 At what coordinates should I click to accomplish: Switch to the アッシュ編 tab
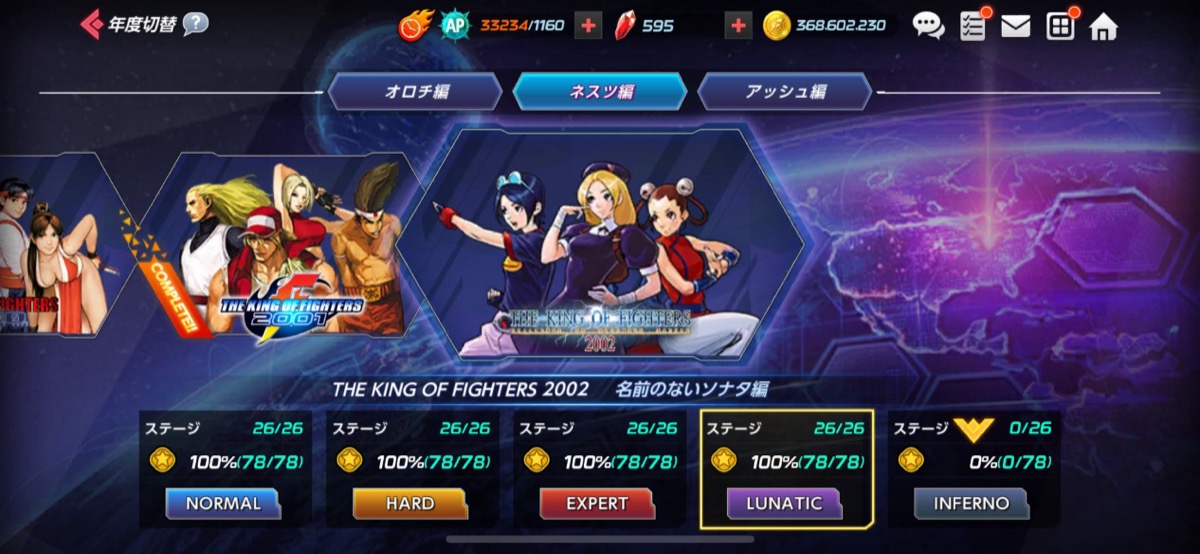tap(785, 92)
